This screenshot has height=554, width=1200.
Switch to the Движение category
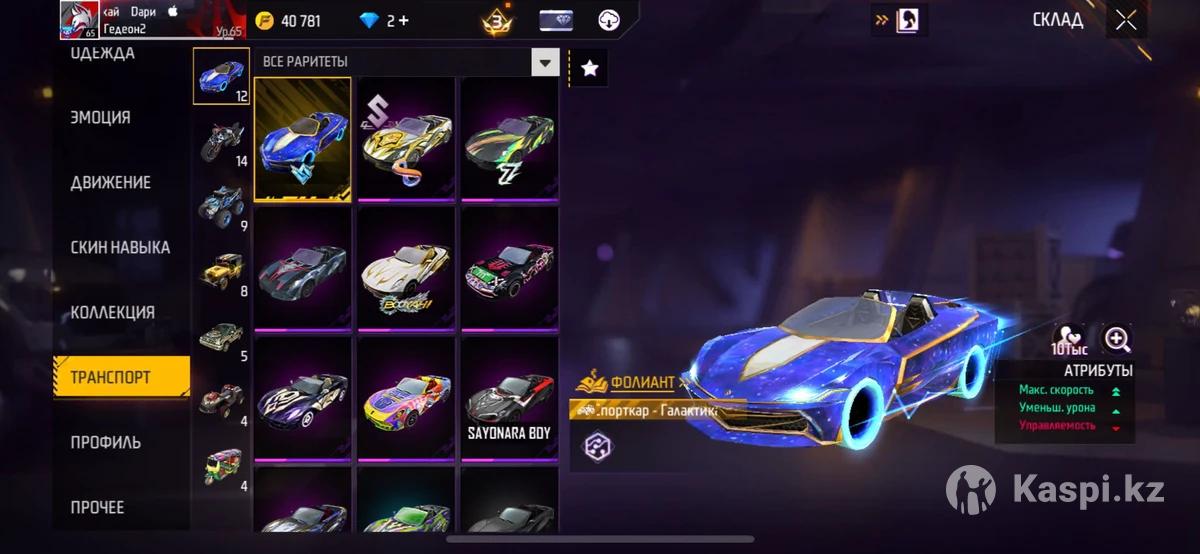111,182
